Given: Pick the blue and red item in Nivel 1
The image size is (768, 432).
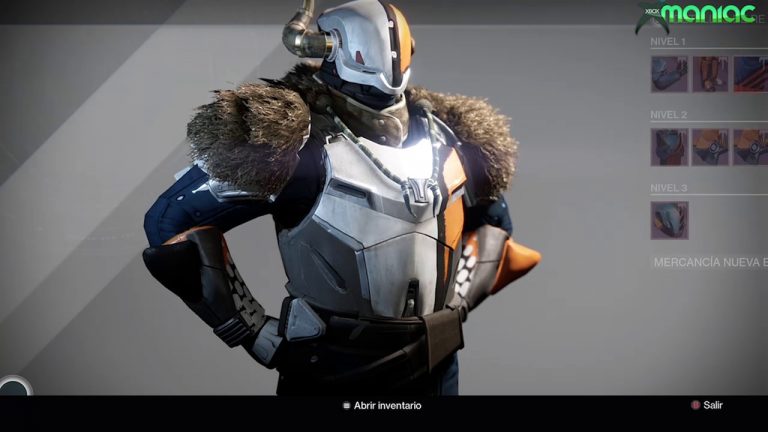Looking at the screenshot, I should pos(750,74).
